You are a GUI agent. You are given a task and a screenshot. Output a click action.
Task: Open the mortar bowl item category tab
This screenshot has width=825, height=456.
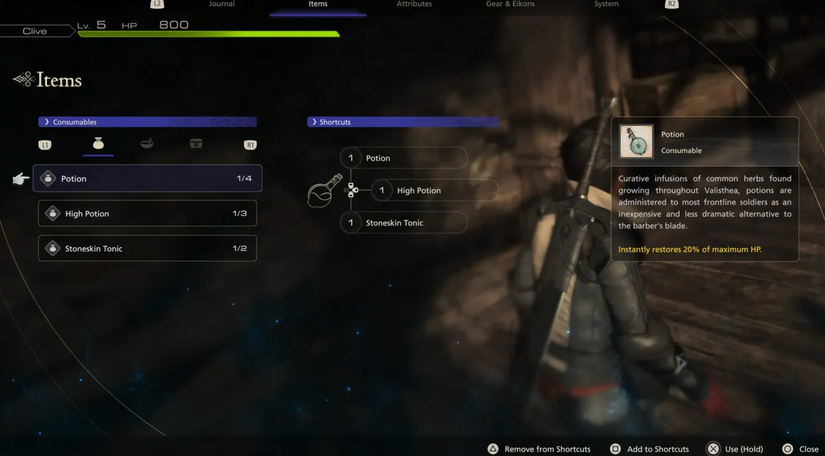pyautogui.click(x=147, y=144)
